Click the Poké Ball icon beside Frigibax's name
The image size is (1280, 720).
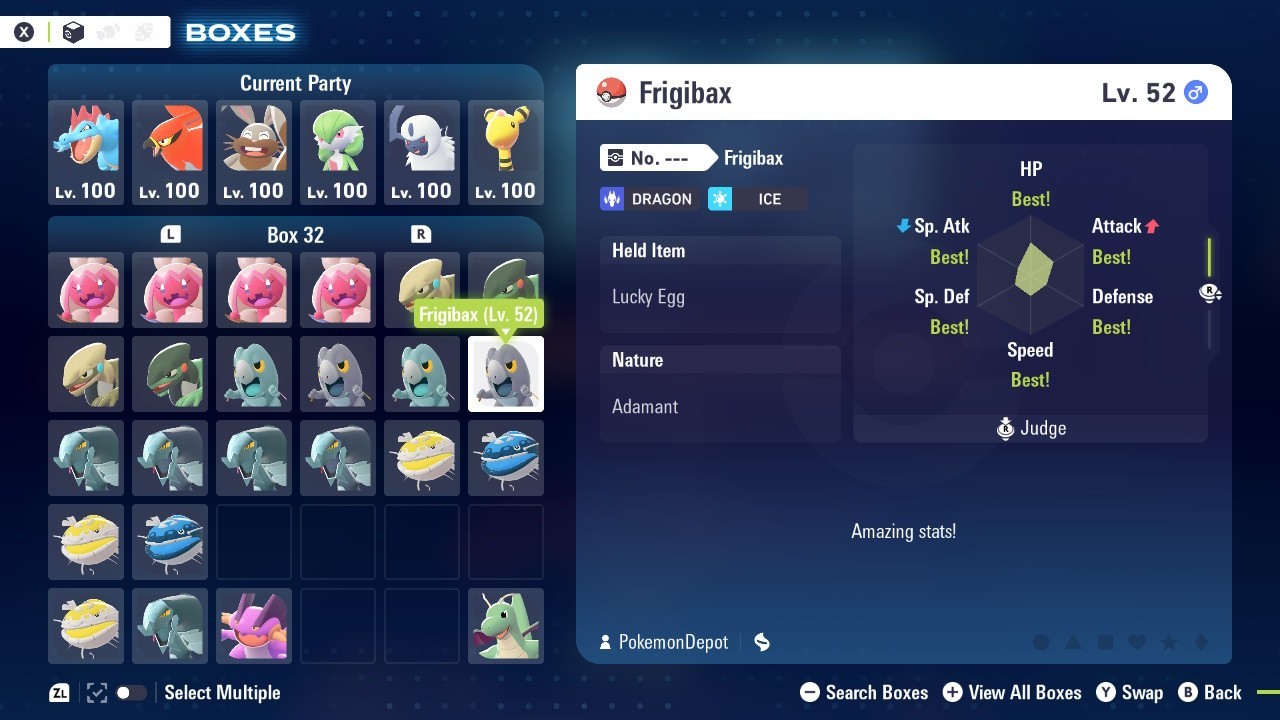click(610, 92)
